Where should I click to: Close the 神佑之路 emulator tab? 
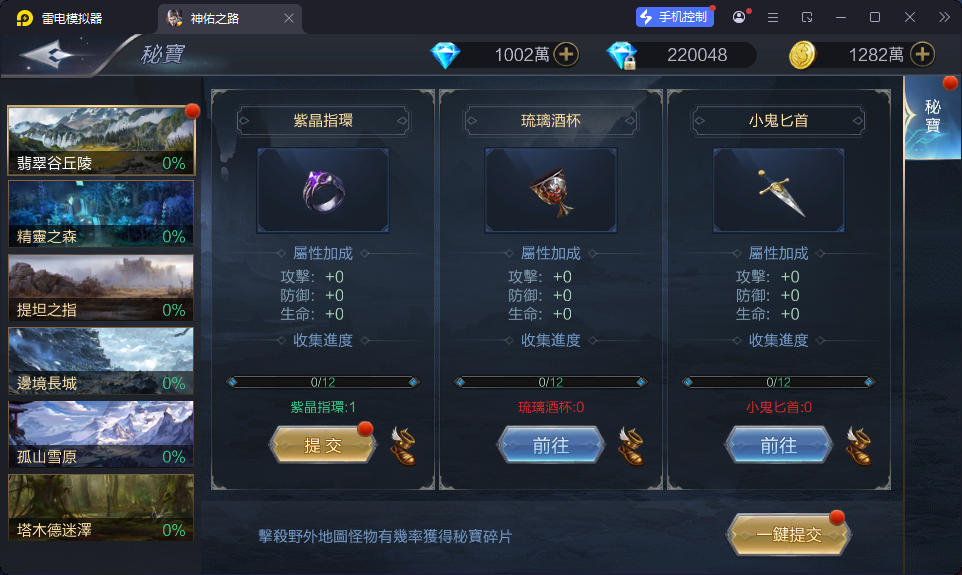click(x=289, y=18)
